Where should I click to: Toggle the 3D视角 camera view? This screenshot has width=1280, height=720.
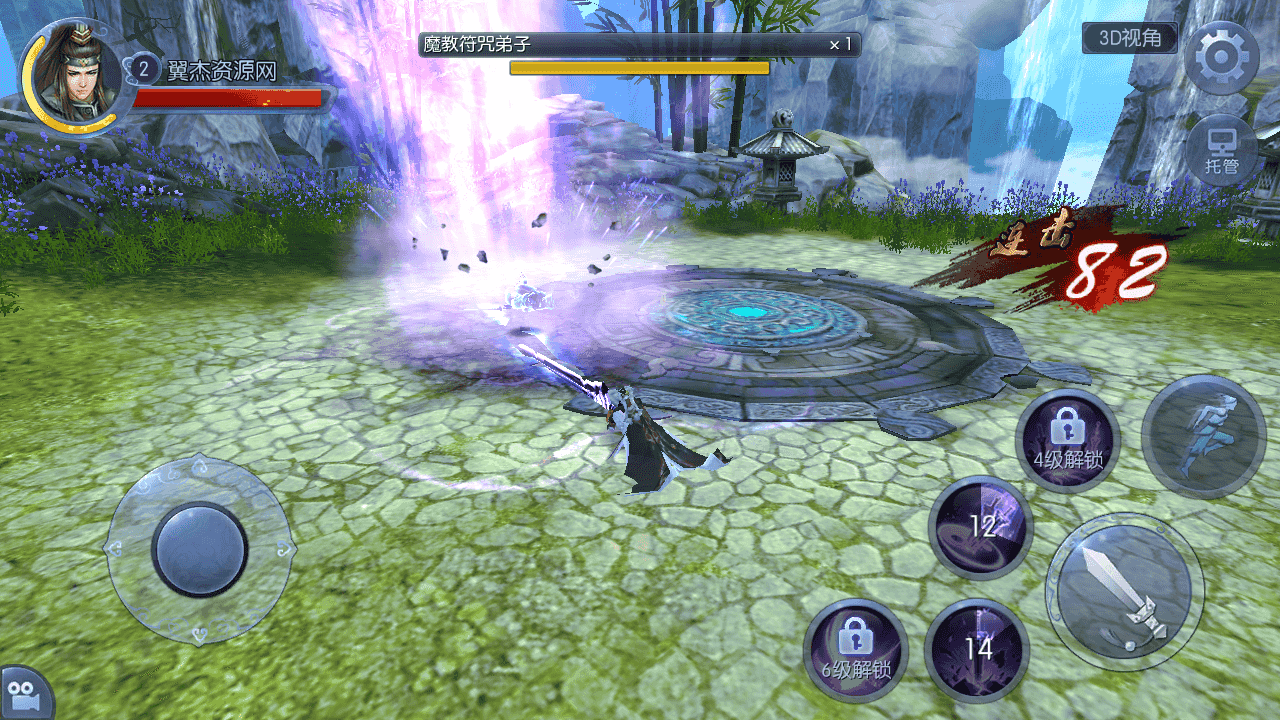coord(1130,39)
